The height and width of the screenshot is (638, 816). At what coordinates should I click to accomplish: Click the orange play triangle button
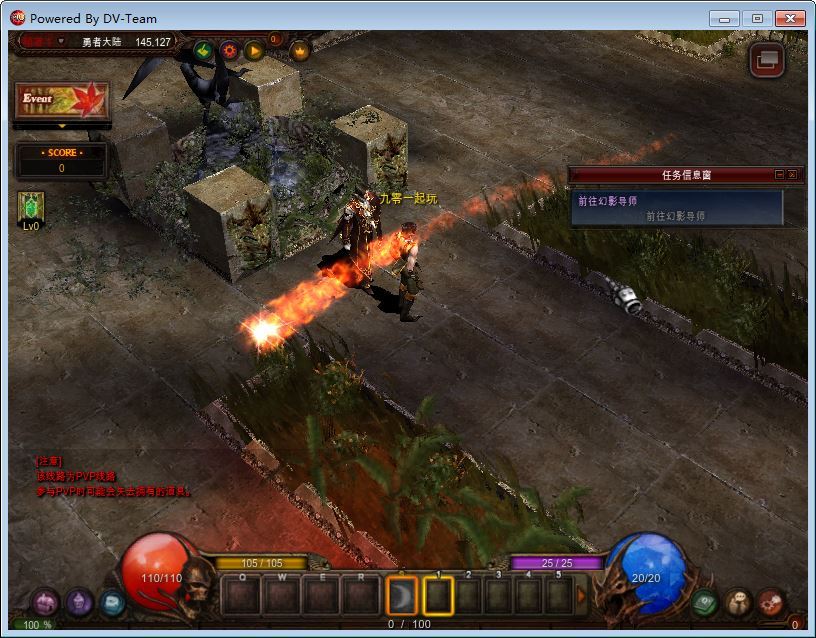[x=254, y=50]
